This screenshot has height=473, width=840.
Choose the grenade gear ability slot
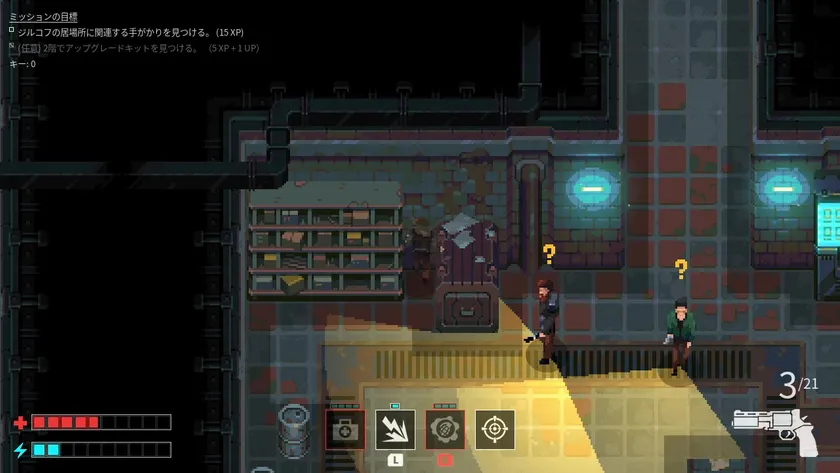tap(445, 429)
